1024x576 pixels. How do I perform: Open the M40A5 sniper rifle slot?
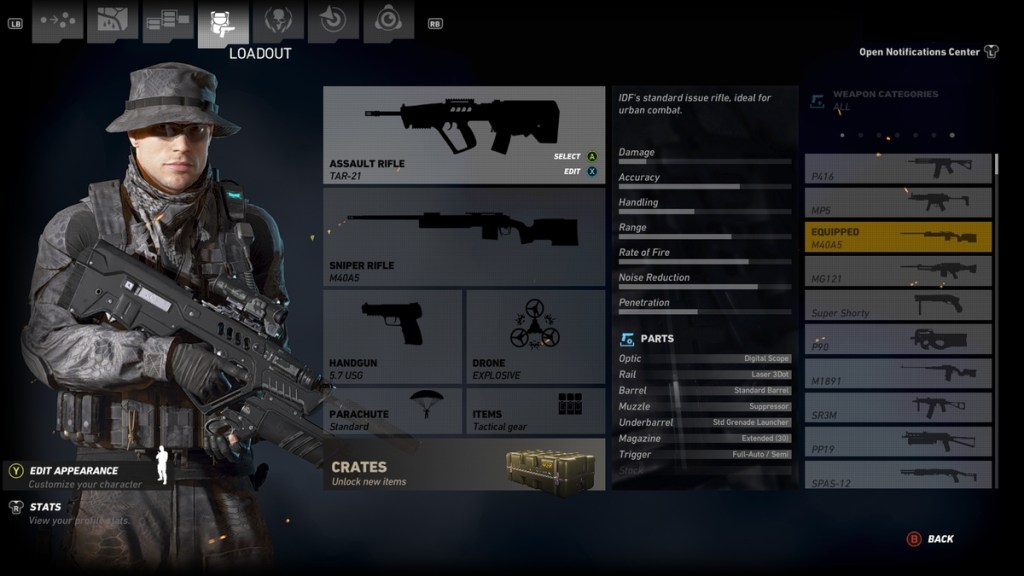tap(464, 236)
